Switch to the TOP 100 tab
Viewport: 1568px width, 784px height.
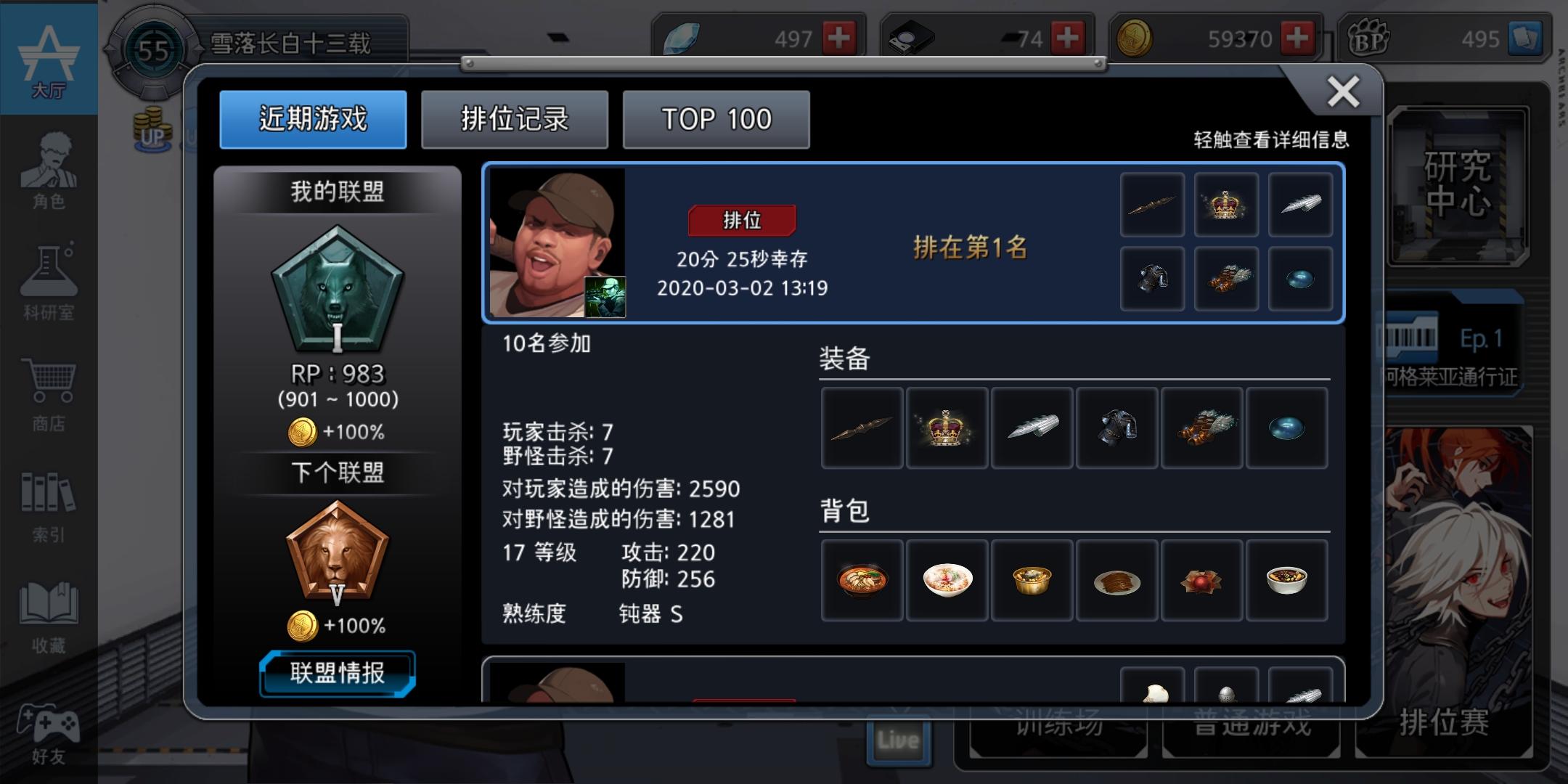click(x=715, y=119)
